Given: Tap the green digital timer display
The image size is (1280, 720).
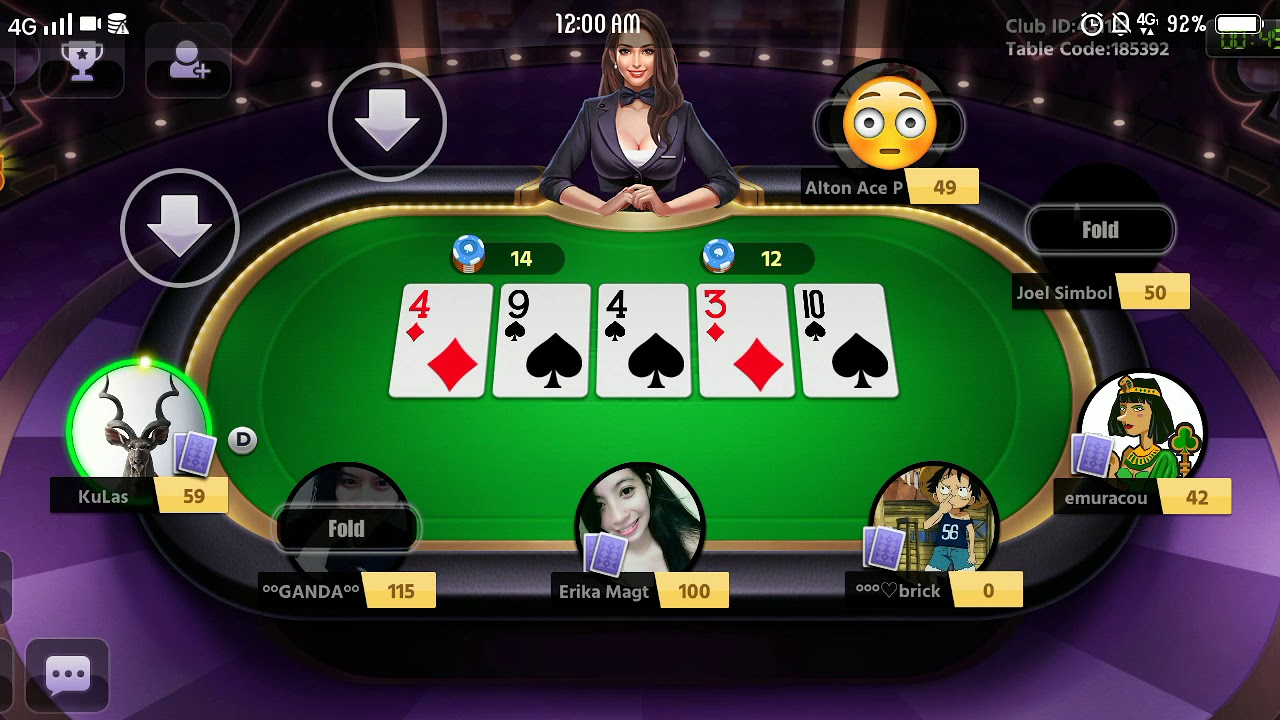Looking at the screenshot, I should [1247, 40].
